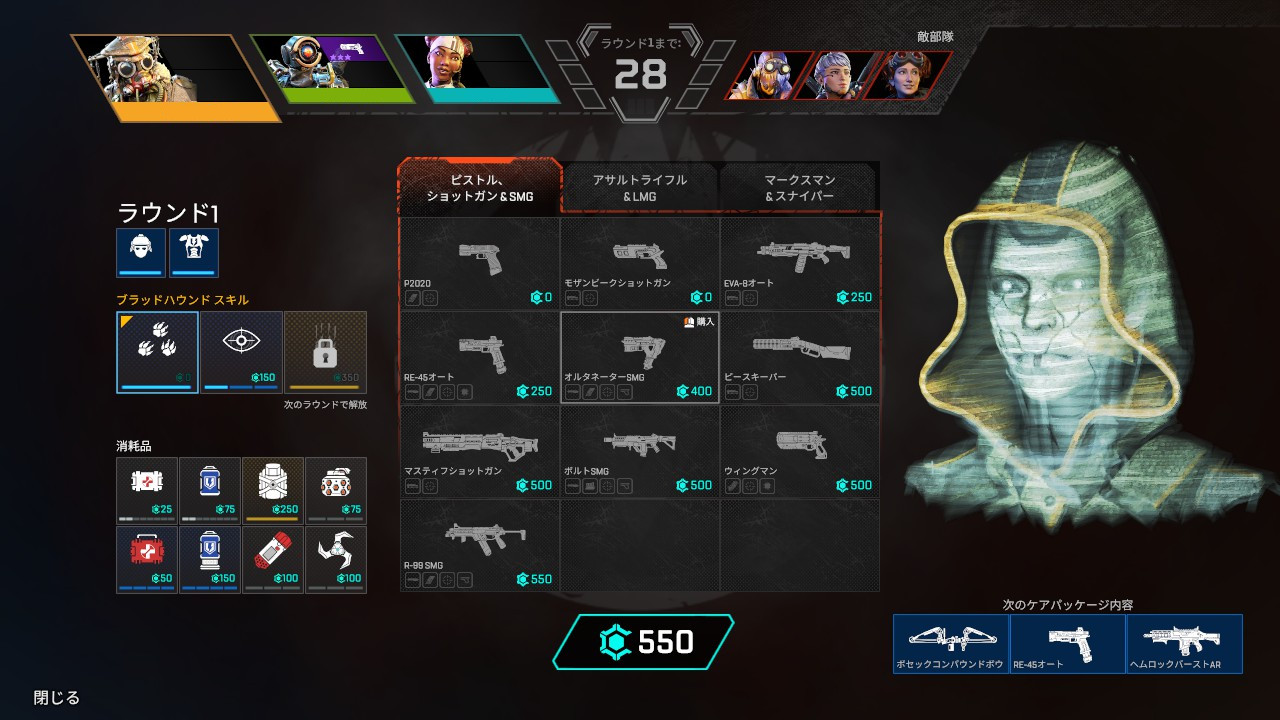The width and height of the screenshot is (1280, 720).
Task: Buy the shield battery for 150
Action: pyautogui.click(x=210, y=559)
